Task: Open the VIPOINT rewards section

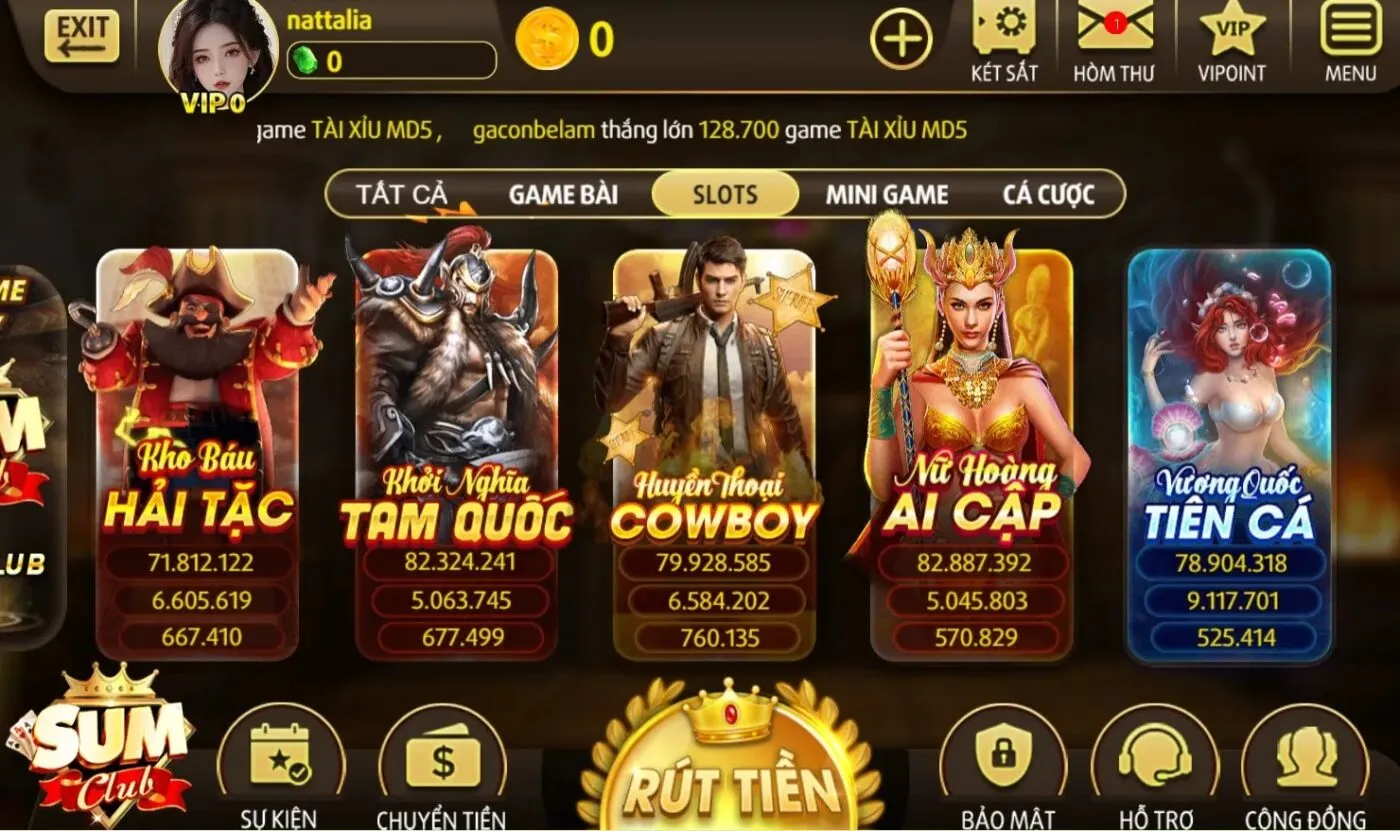Action: pos(1230,40)
